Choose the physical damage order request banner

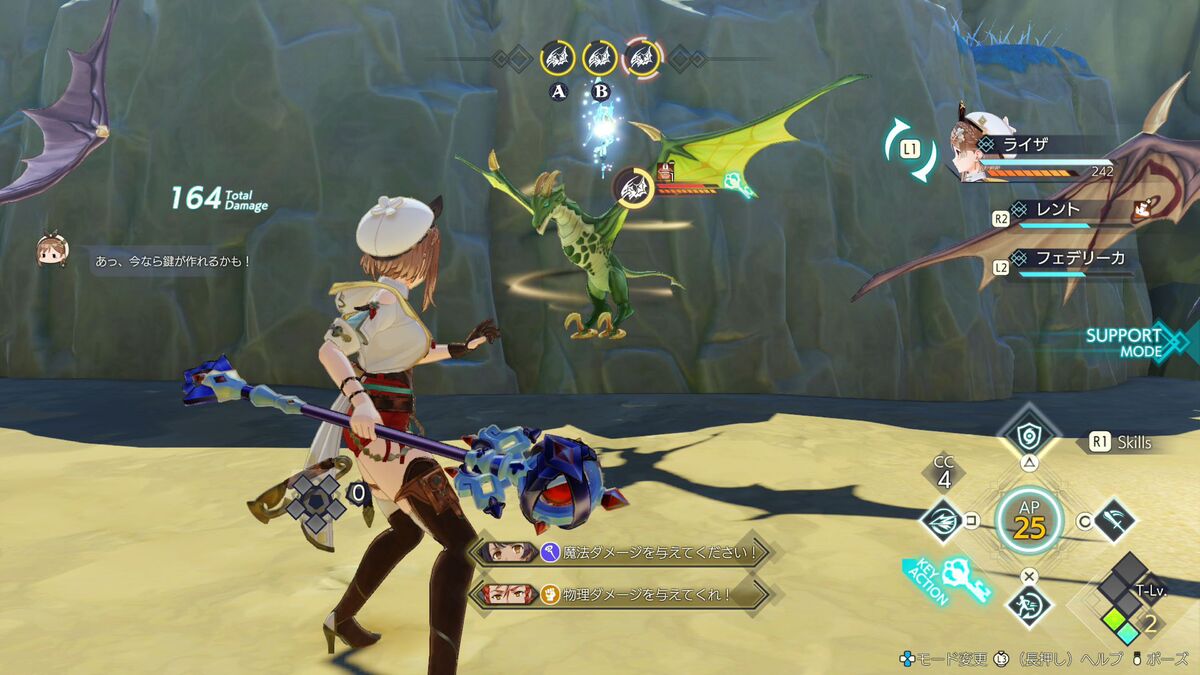(x=620, y=593)
